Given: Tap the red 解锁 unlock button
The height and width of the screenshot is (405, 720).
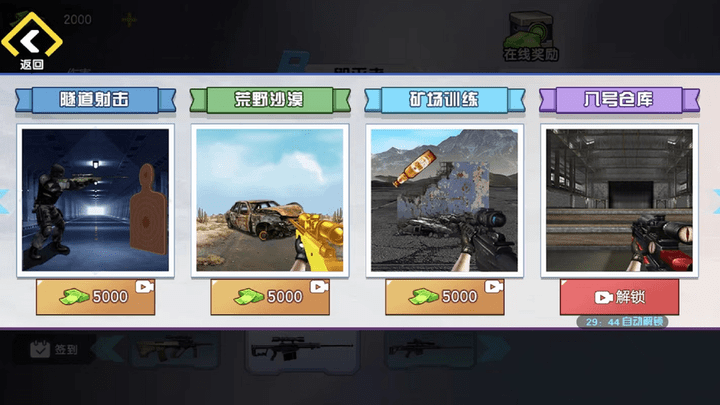Looking at the screenshot, I should pyautogui.click(x=618, y=297).
